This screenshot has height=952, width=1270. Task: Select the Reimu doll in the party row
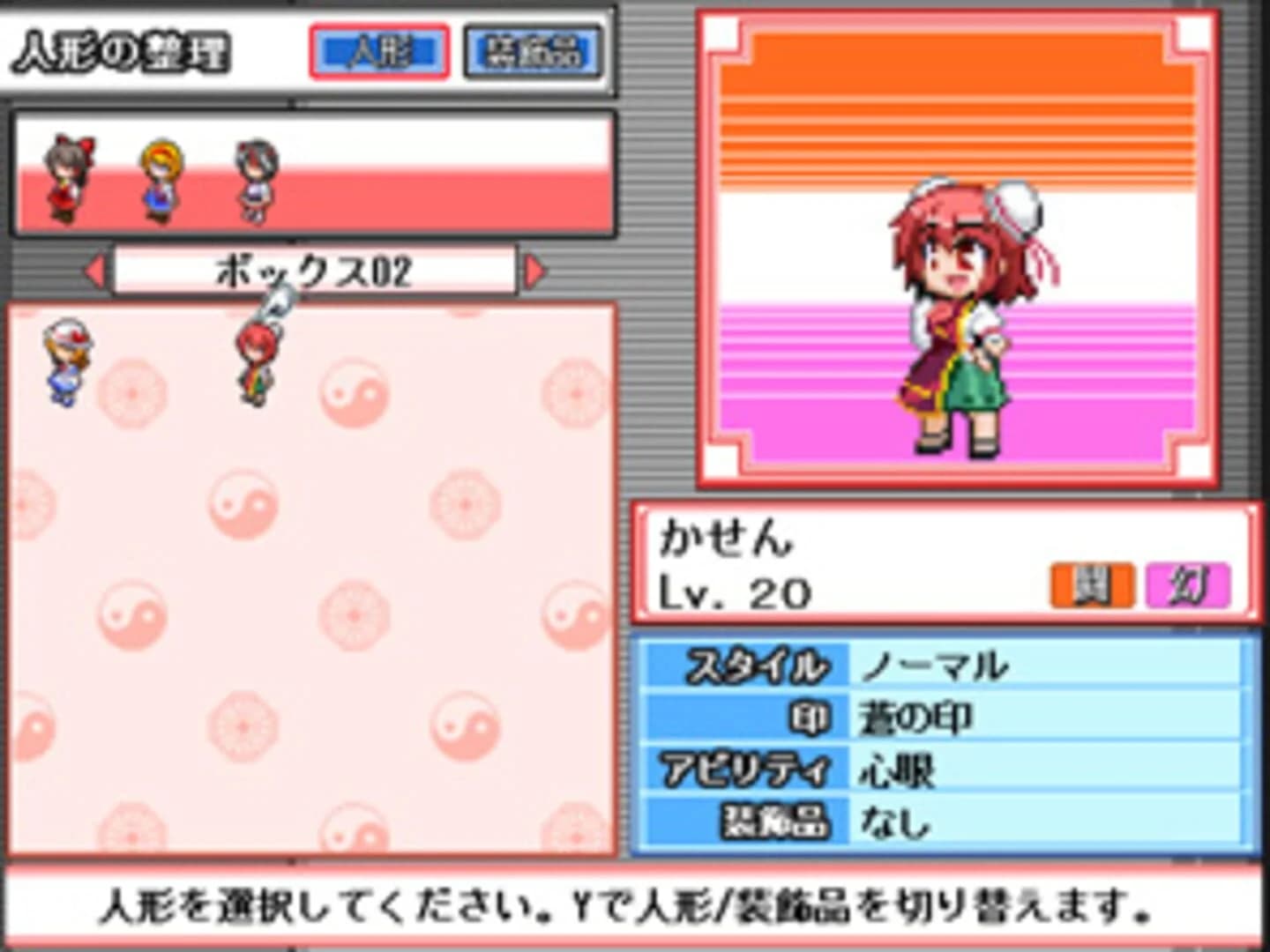coord(66,176)
